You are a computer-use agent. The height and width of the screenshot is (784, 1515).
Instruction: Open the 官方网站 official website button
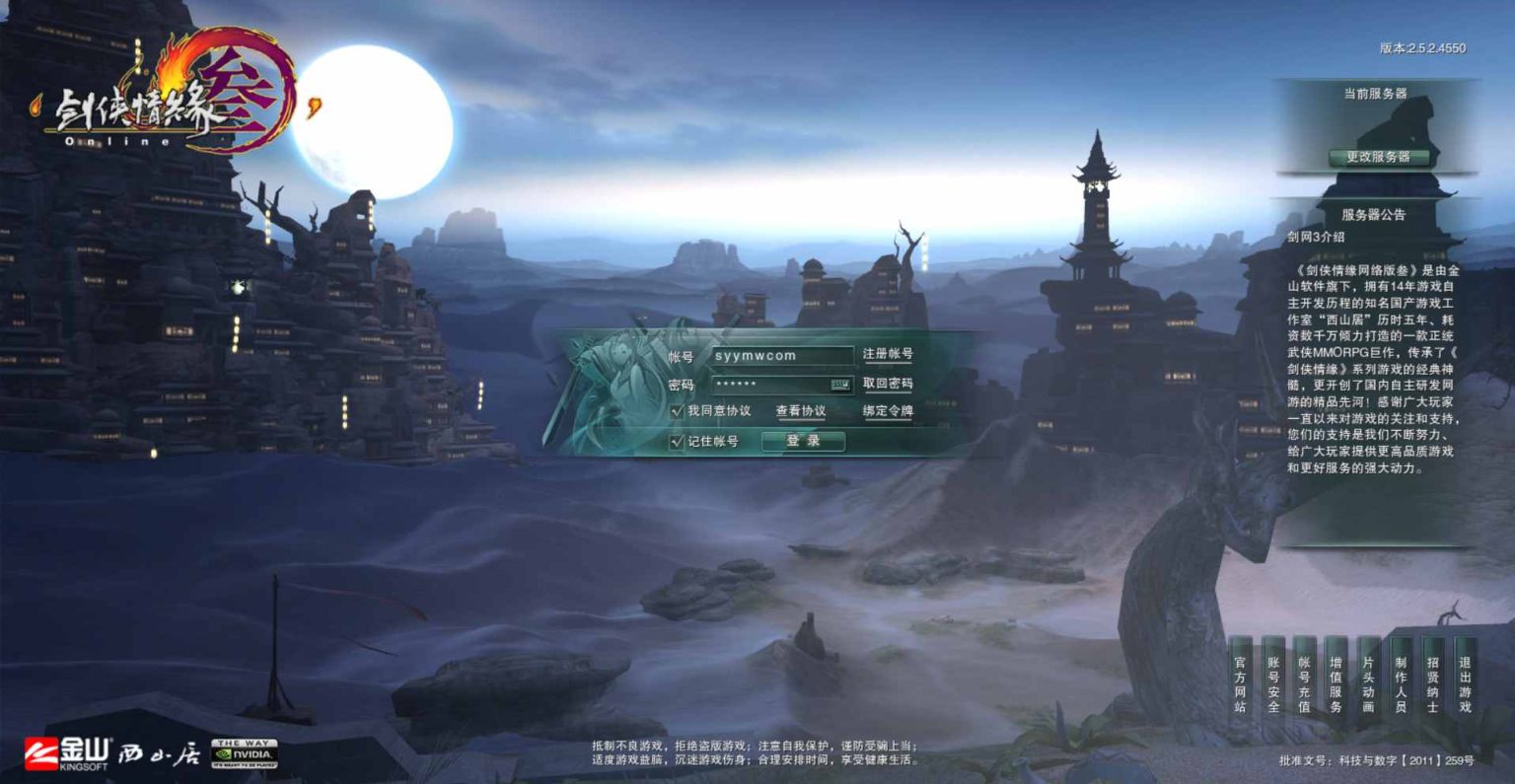tap(1240, 684)
